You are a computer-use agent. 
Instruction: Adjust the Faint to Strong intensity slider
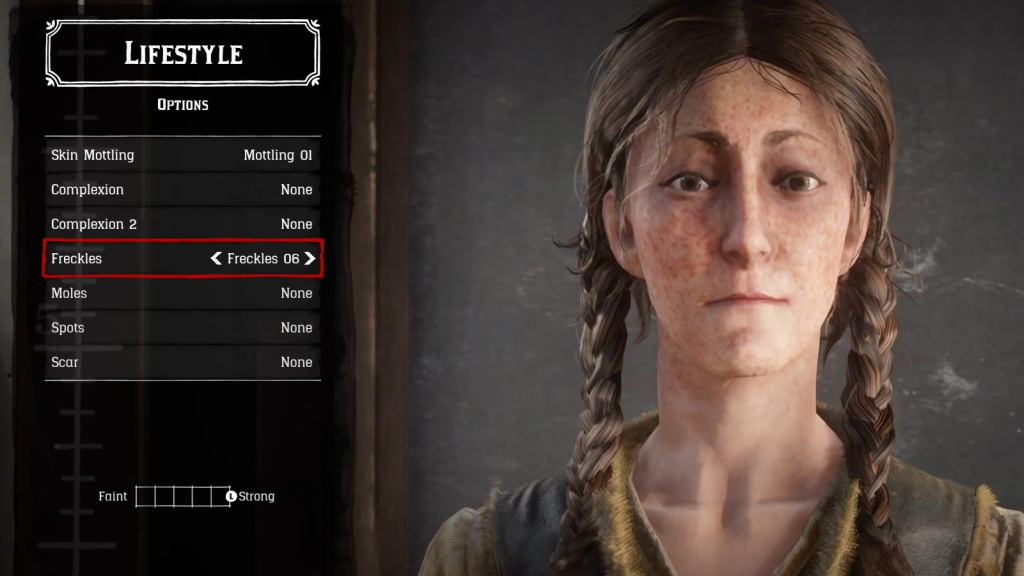184,496
